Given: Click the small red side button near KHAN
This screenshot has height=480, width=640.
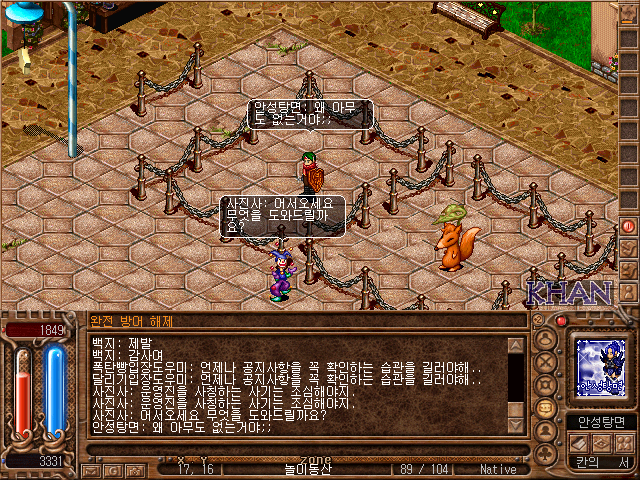Looking at the screenshot, I should click(x=628, y=226).
